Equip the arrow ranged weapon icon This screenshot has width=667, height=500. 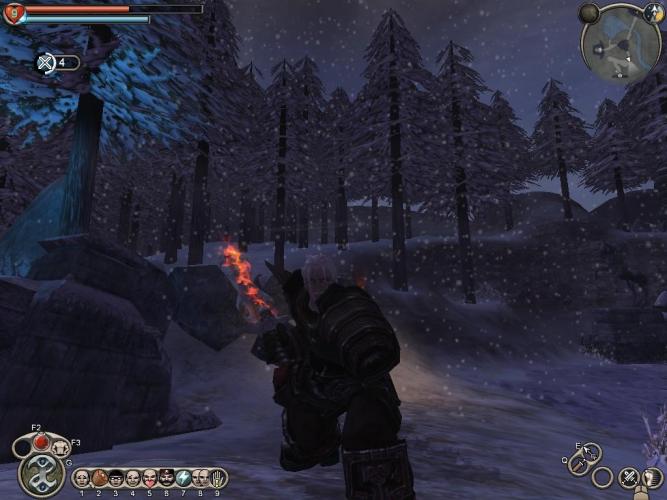pos(590,451)
